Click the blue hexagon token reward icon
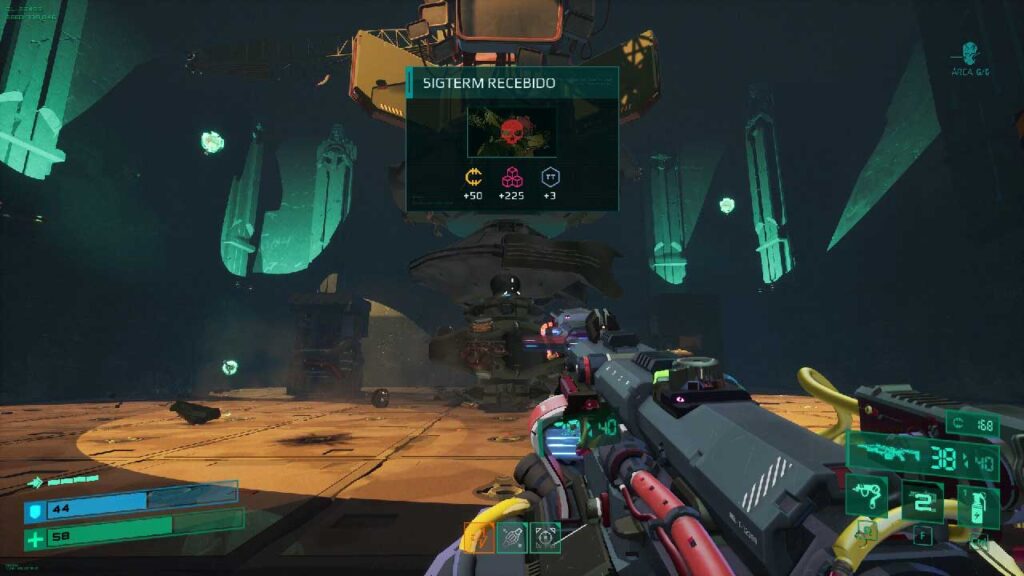 tap(550, 178)
